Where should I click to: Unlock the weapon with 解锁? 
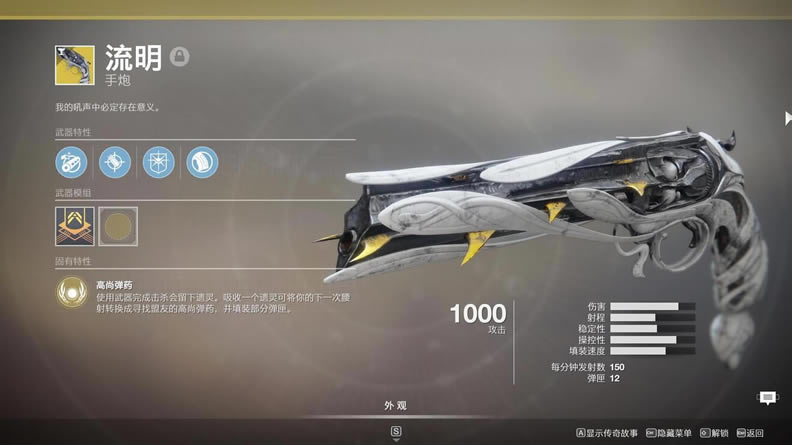click(714, 433)
